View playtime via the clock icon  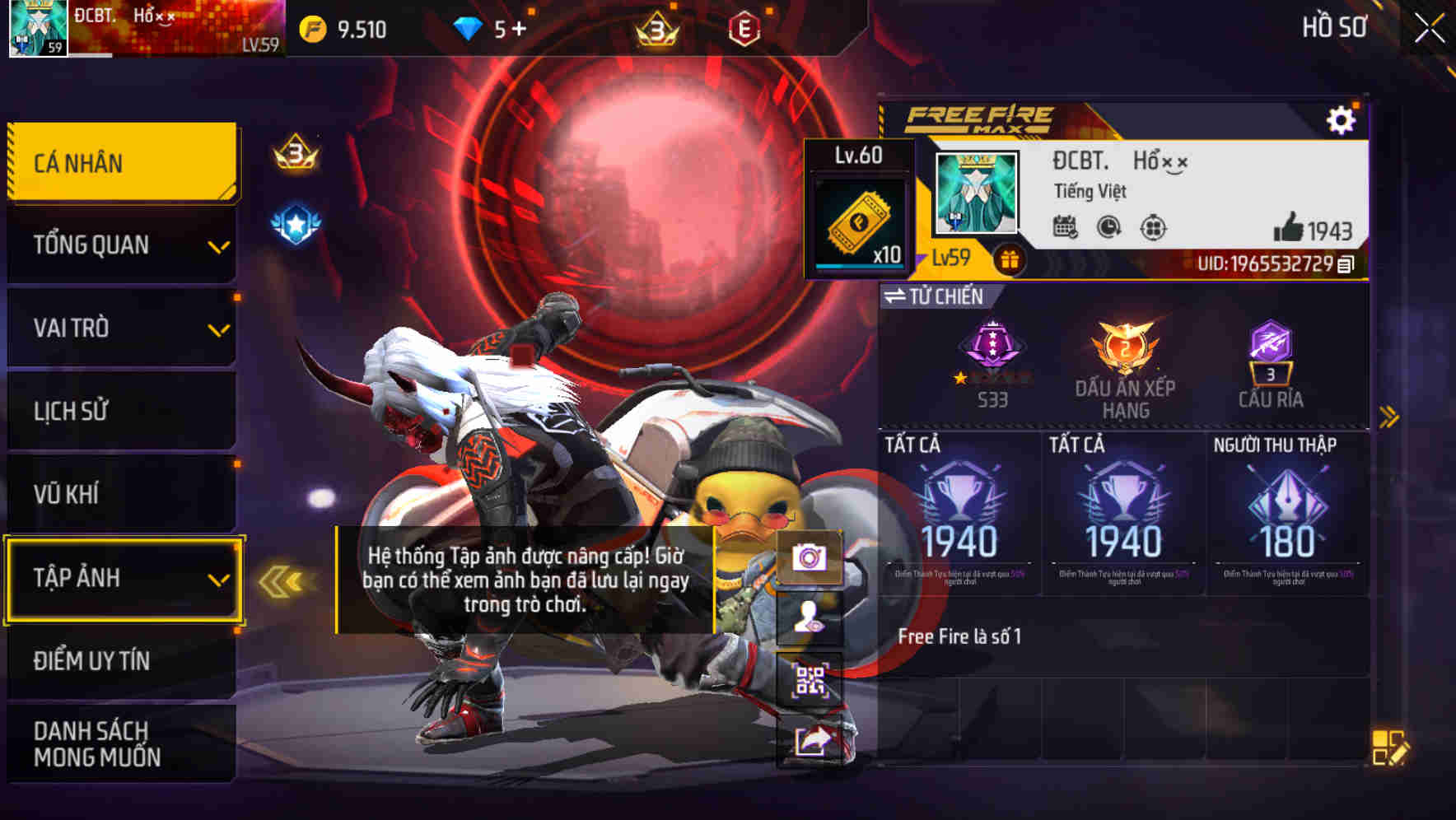click(x=1108, y=227)
